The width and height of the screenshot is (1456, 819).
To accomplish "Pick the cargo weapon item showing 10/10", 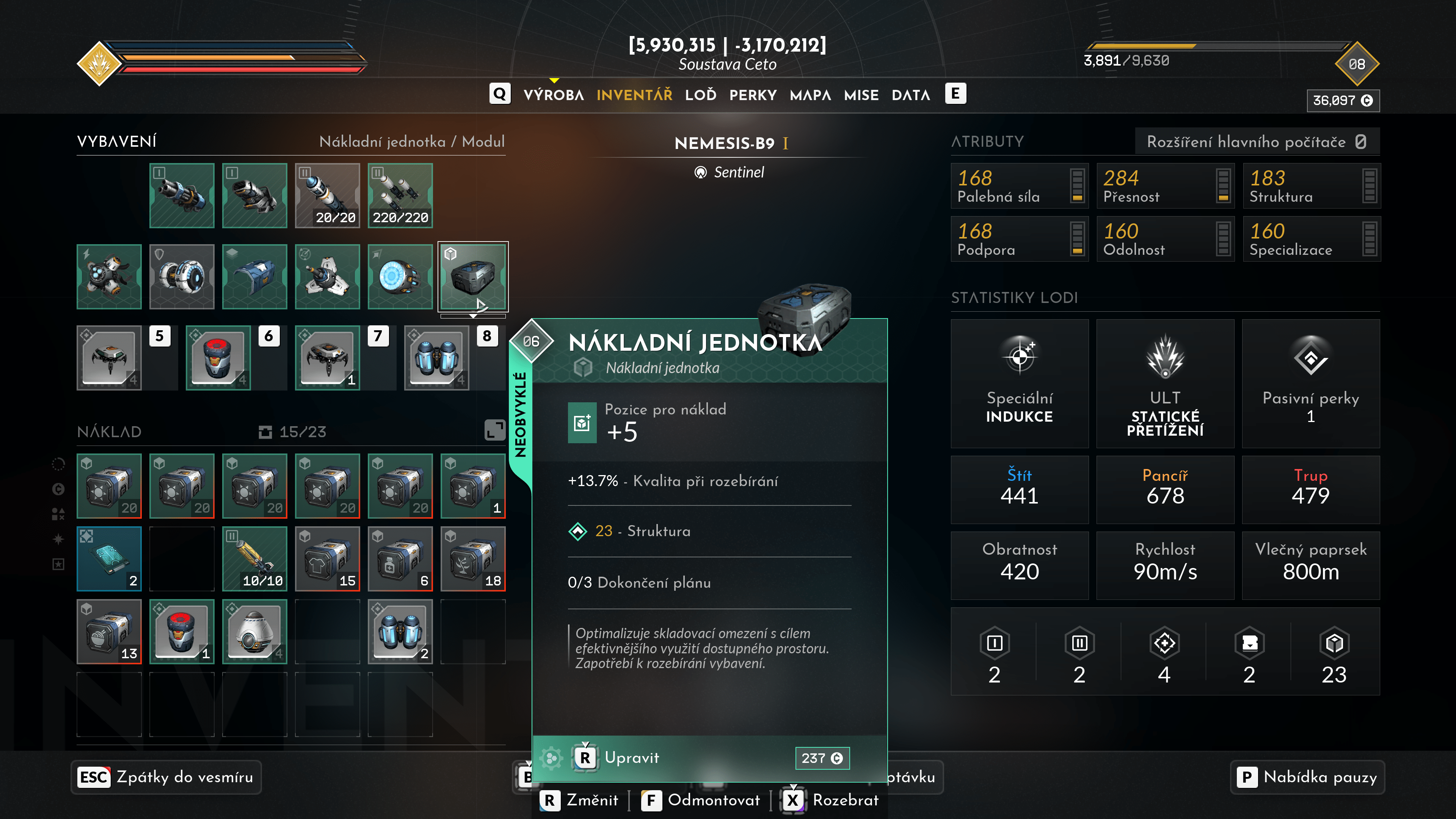I will 254,559.
